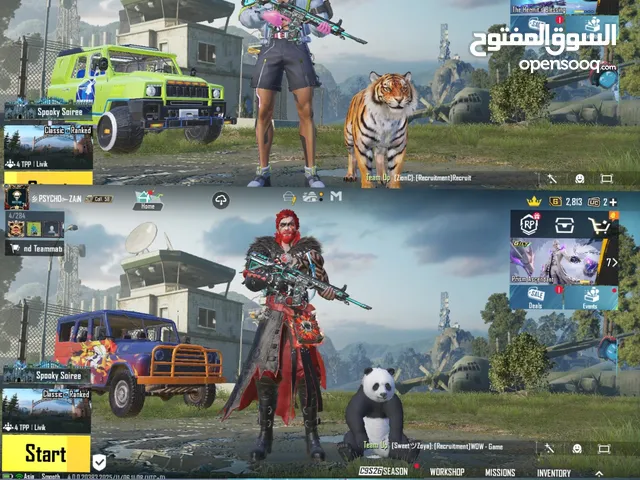Screen dimensions: 640x480
Task: Toggle the shield checkmark beside Start
Action: [99, 461]
